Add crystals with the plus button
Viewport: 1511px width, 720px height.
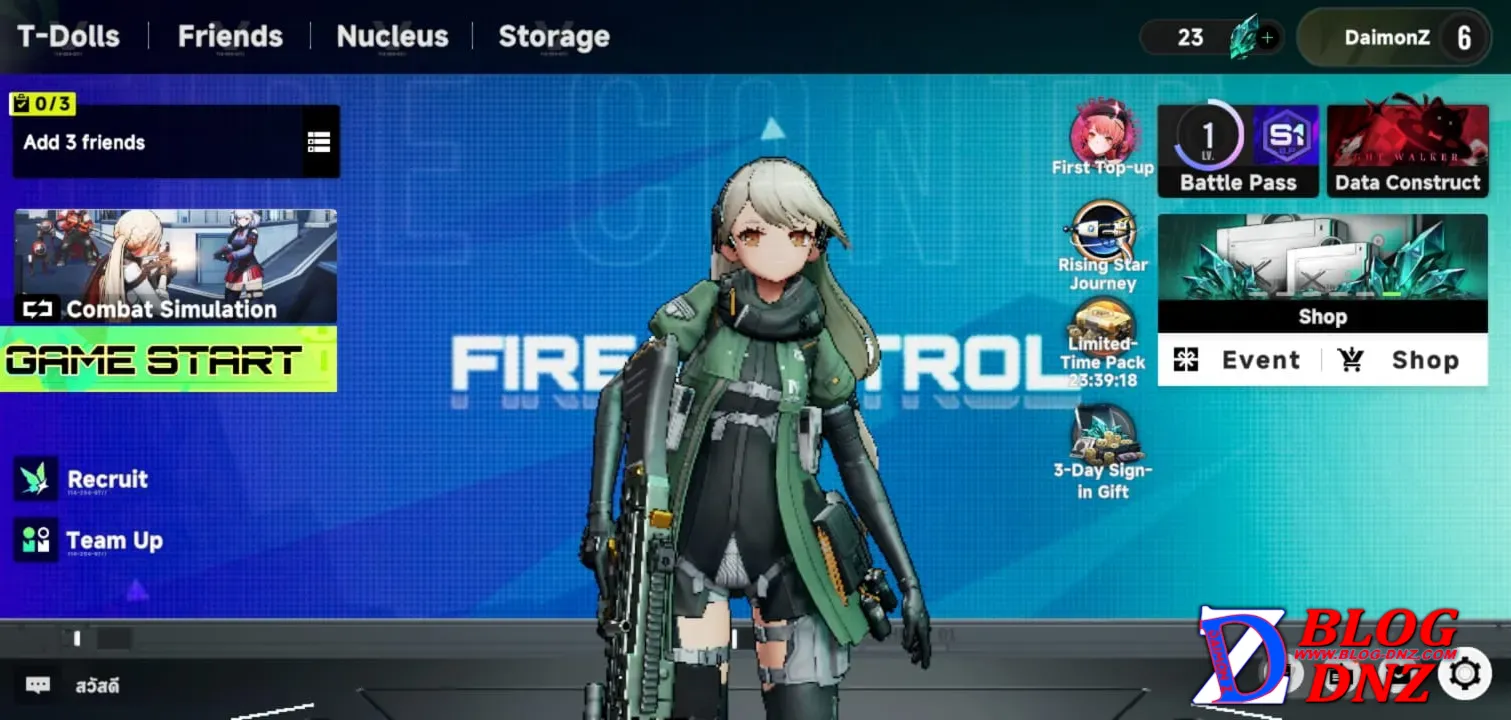(x=1268, y=38)
